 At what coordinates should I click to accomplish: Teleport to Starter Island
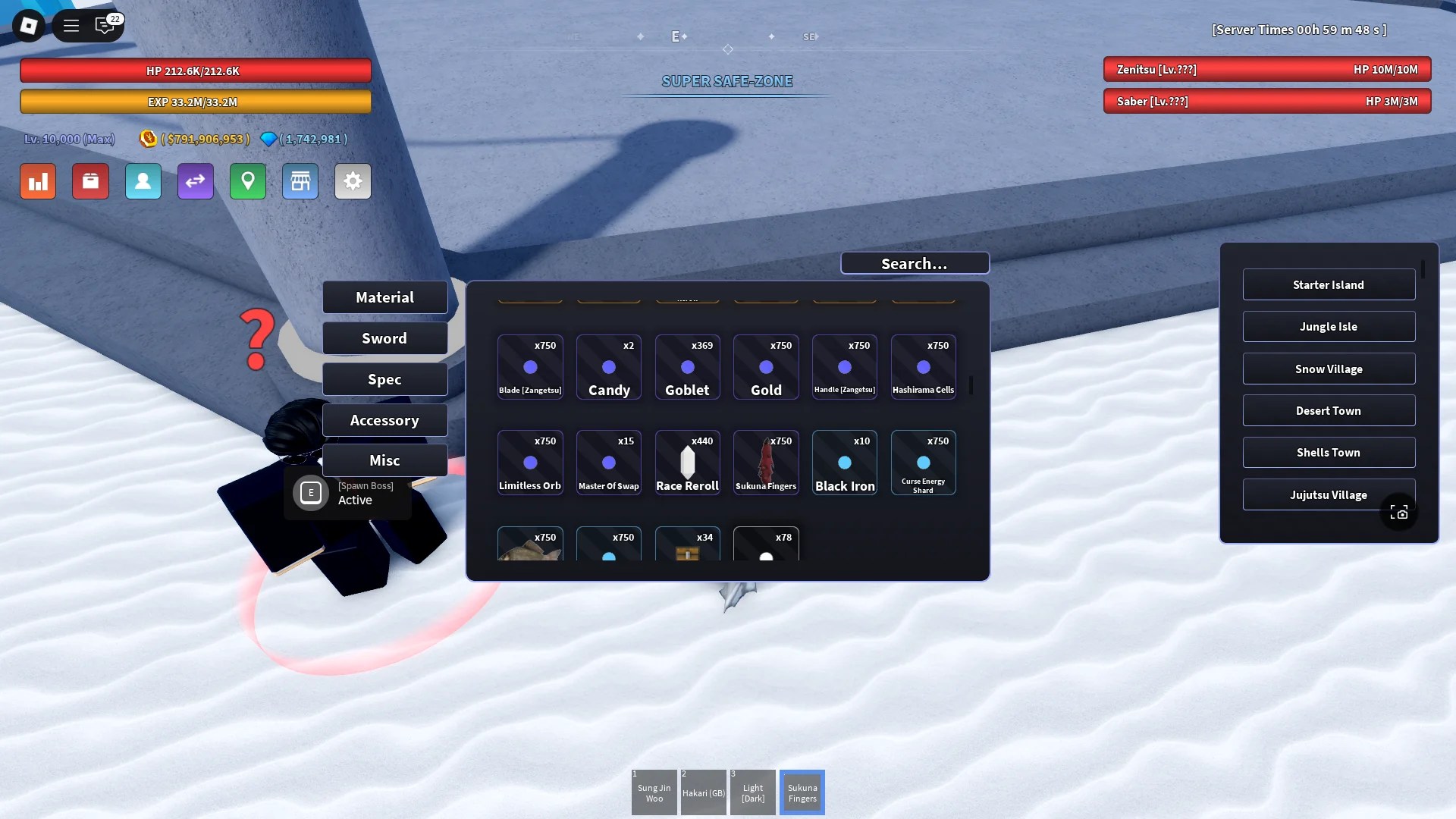click(1329, 284)
